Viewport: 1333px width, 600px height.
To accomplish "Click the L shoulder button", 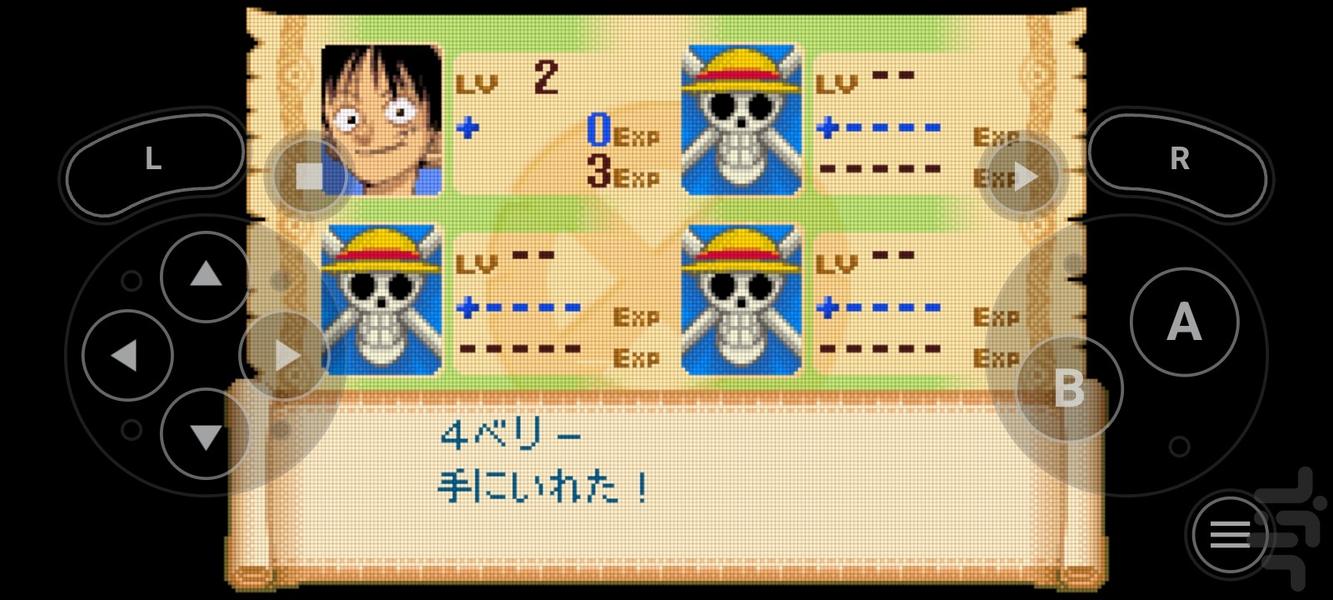I will [x=153, y=160].
